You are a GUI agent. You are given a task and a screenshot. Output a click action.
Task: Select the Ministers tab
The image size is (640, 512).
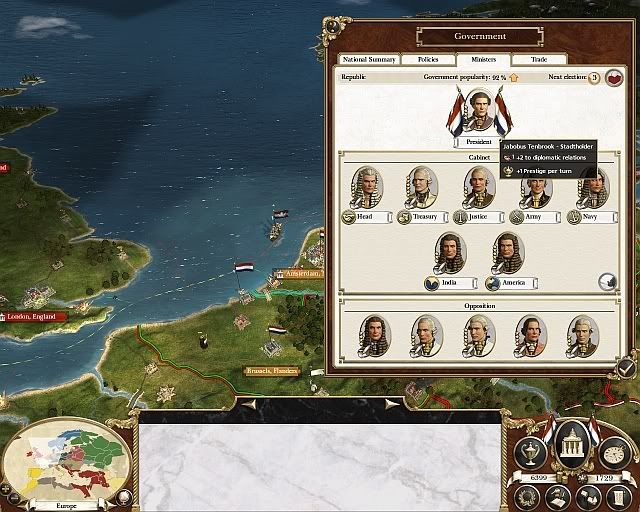click(484, 60)
